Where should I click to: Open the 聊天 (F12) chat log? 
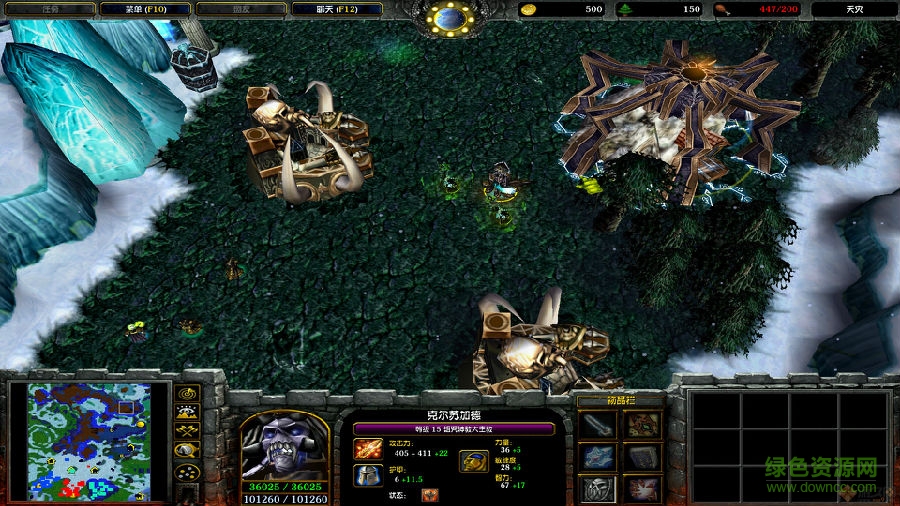tap(336, 9)
